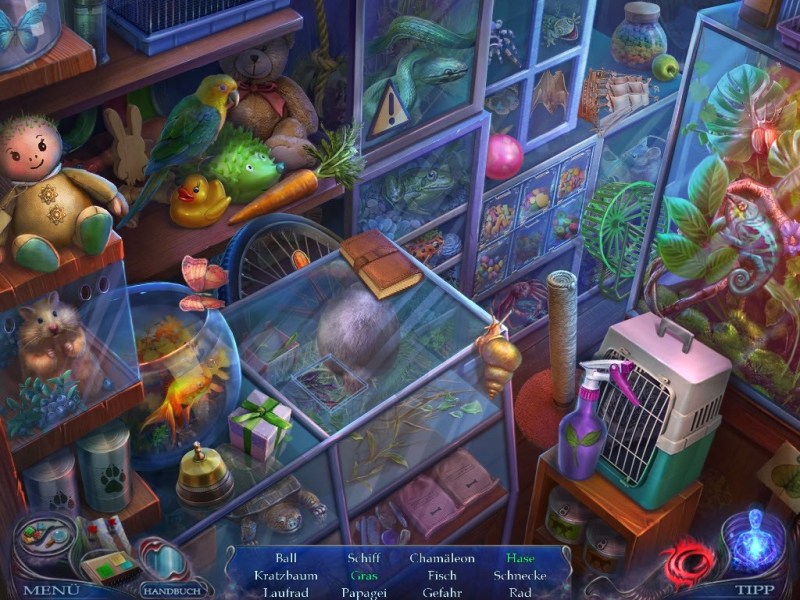Pick 'Fisch' in the search list
Screen dimensions: 800x600
point(441,576)
